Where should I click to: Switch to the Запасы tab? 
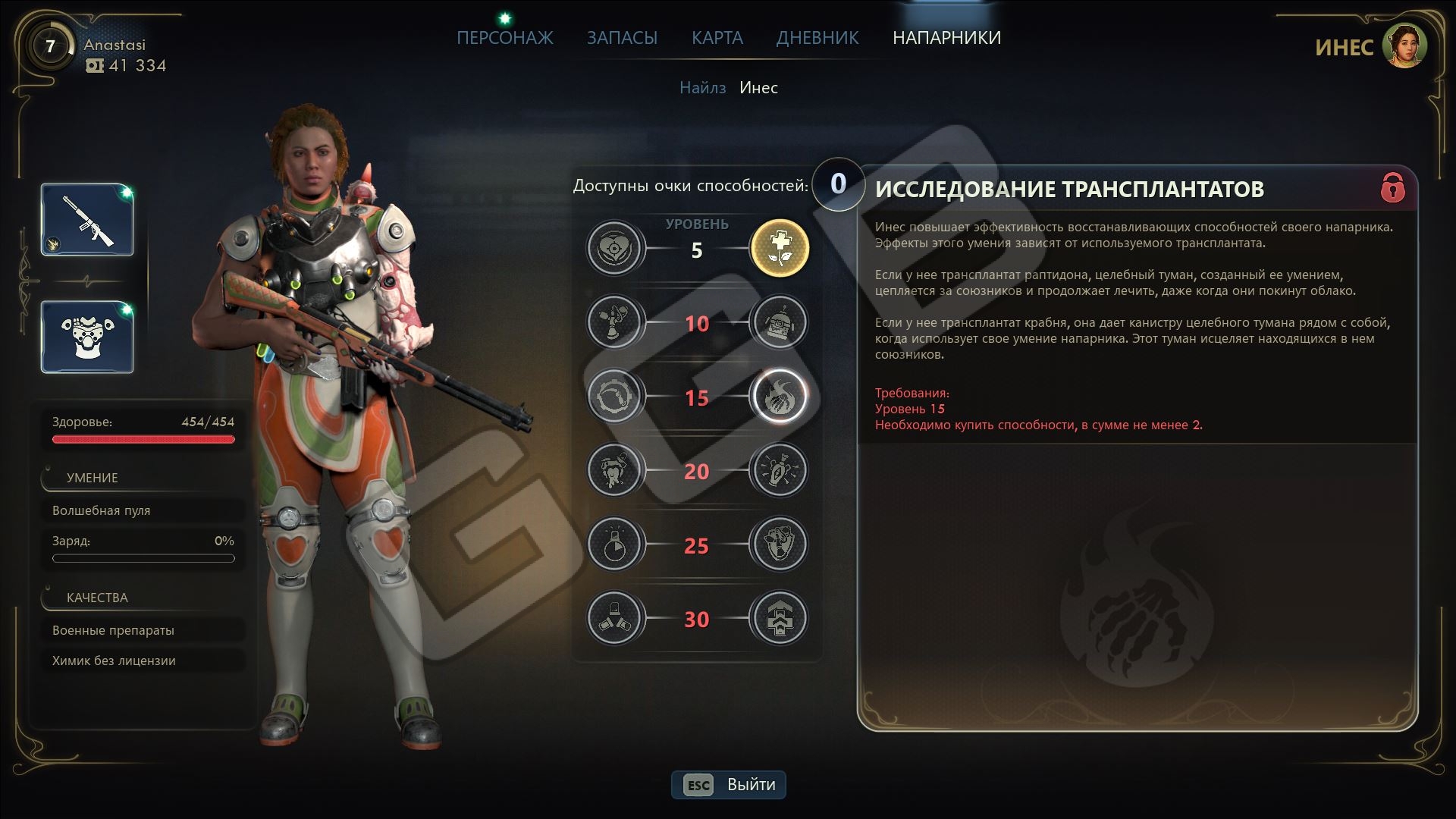[x=622, y=38]
